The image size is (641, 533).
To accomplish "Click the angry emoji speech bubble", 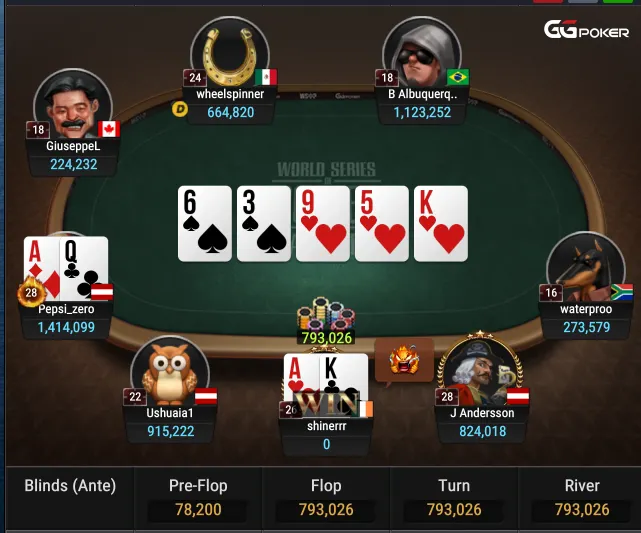I will 404,360.
